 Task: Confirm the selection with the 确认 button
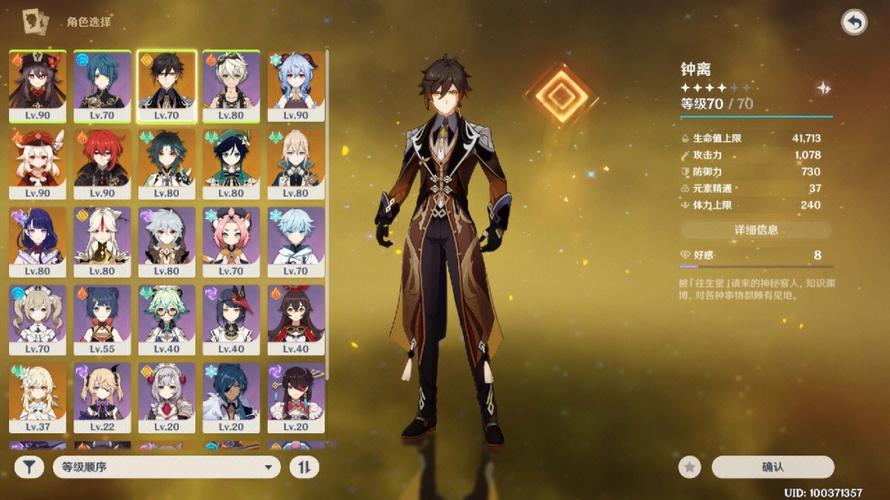(x=772, y=466)
